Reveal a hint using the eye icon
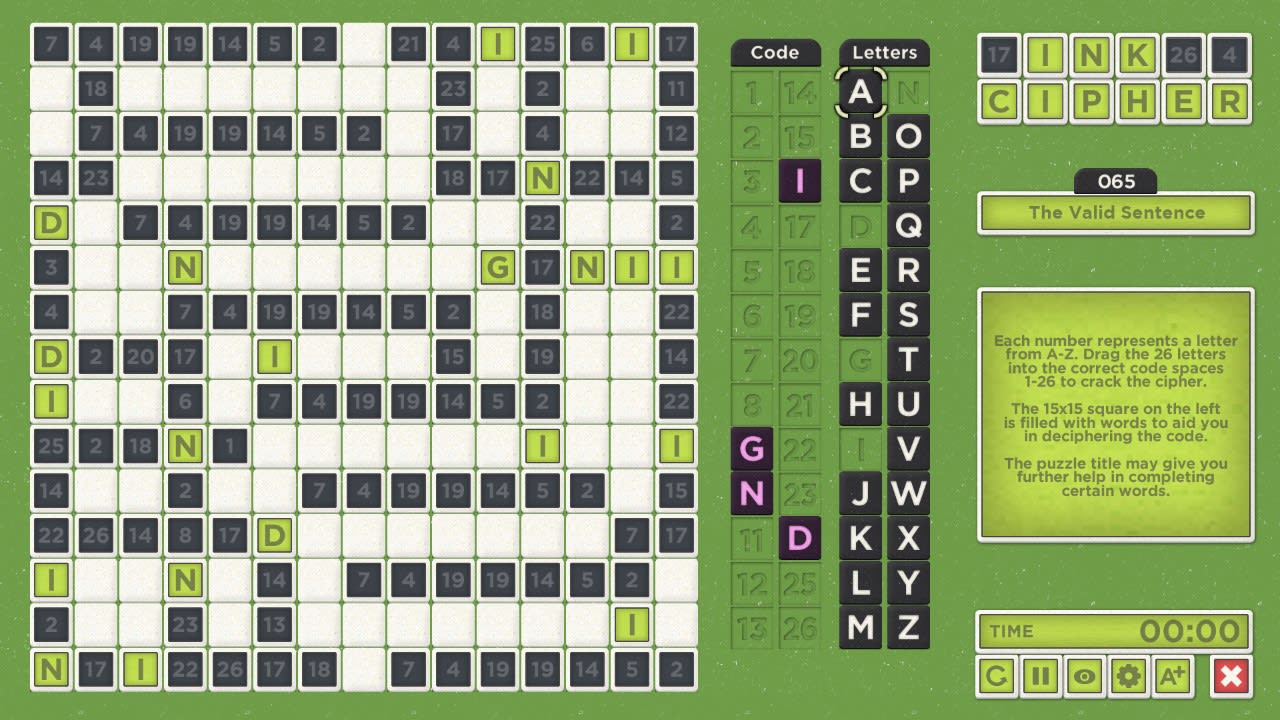The image size is (1280, 720). click(1084, 675)
